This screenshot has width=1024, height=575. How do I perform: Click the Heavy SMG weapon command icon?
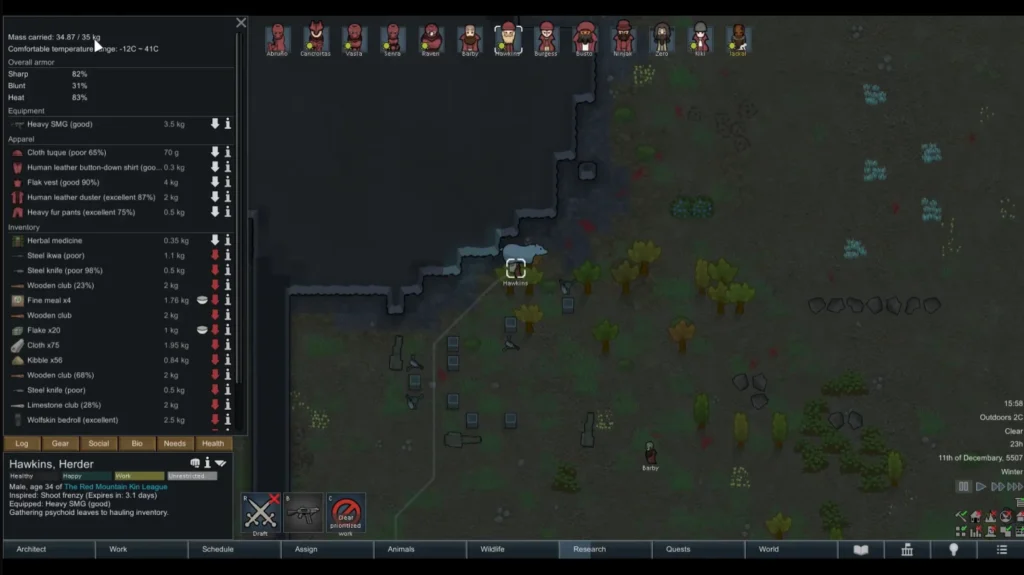click(x=303, y=512)
